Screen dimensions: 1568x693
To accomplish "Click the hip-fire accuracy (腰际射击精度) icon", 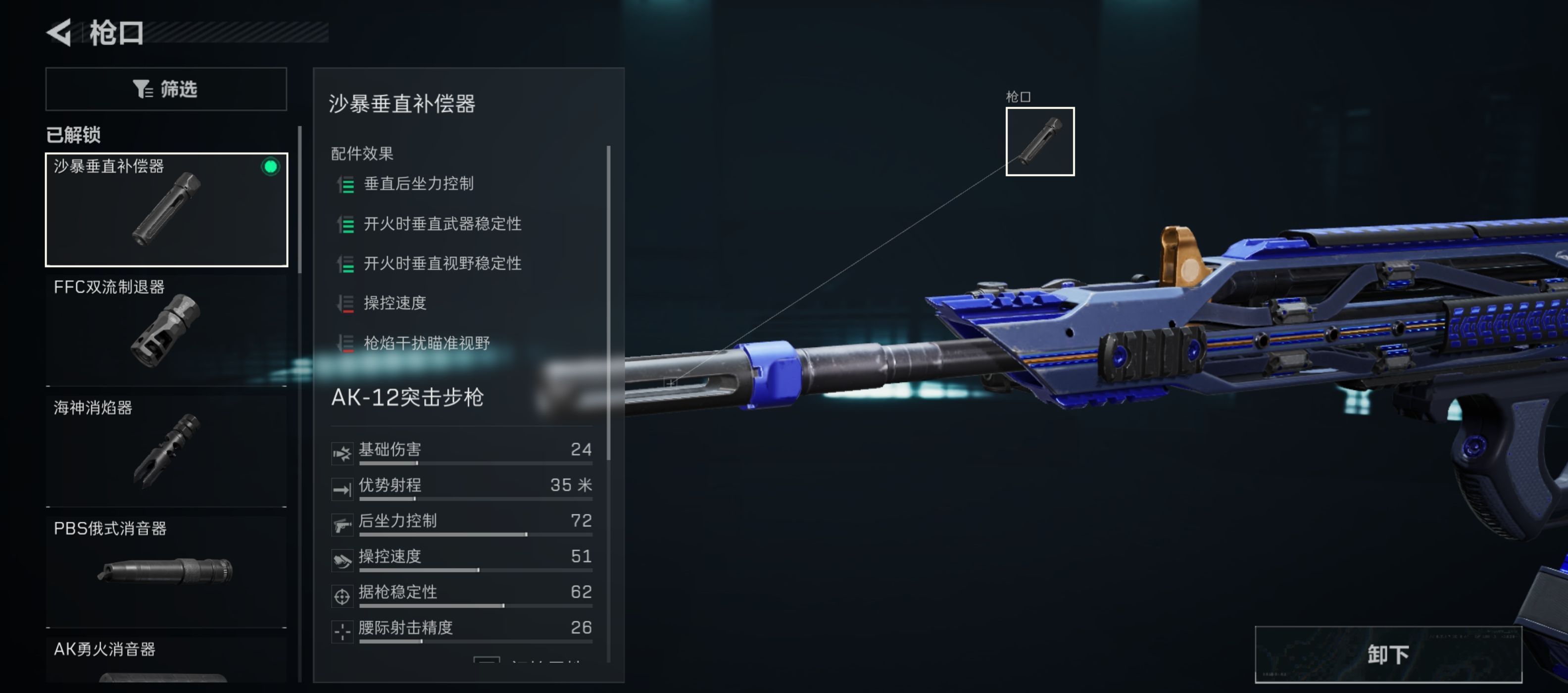I will pyautogui.click(x=343, y=630).
